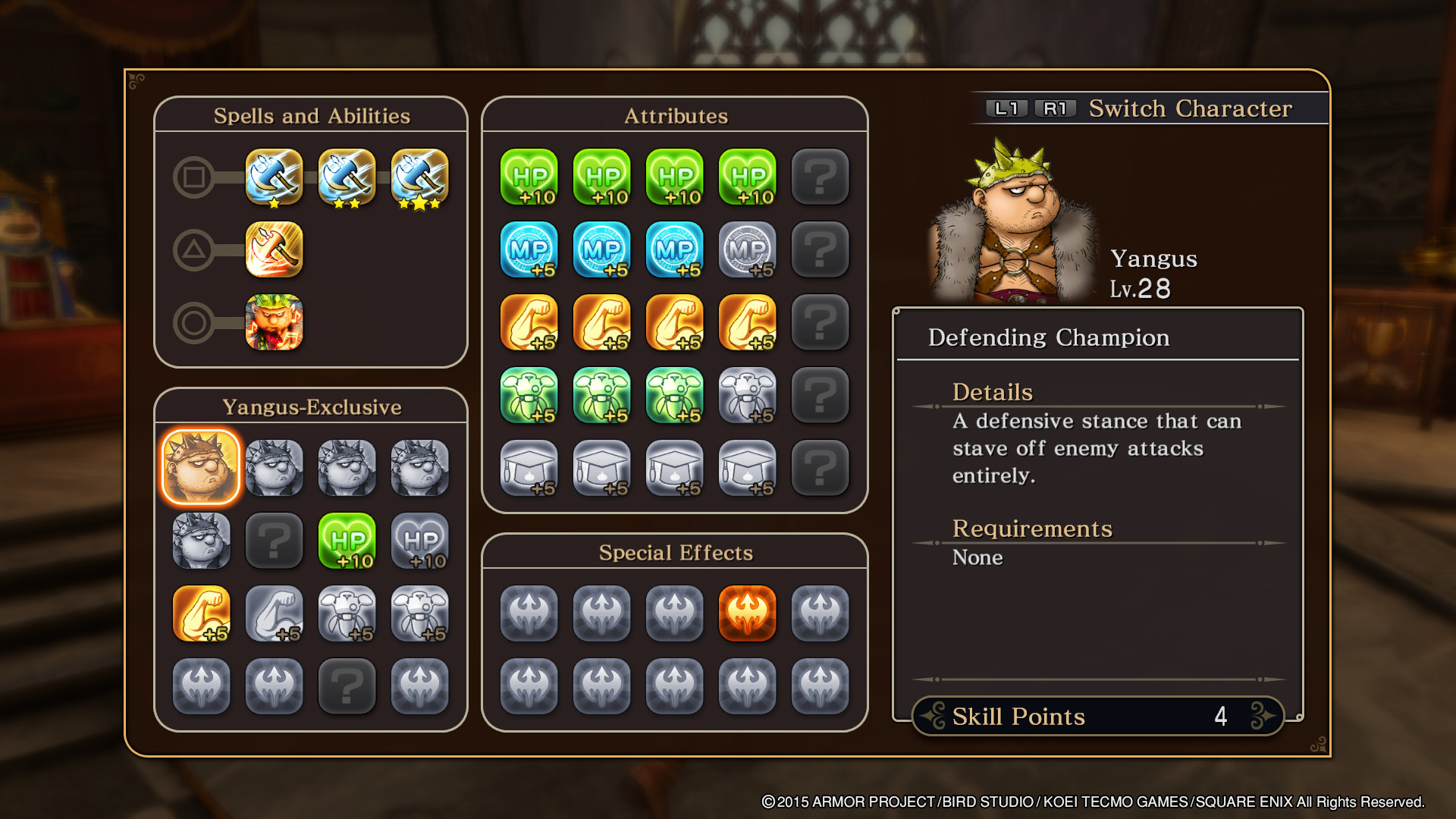Unlock the greyed-out MP +5 attribute
Viewport: 1456px width, 819px height.
[x=747, y=249]
